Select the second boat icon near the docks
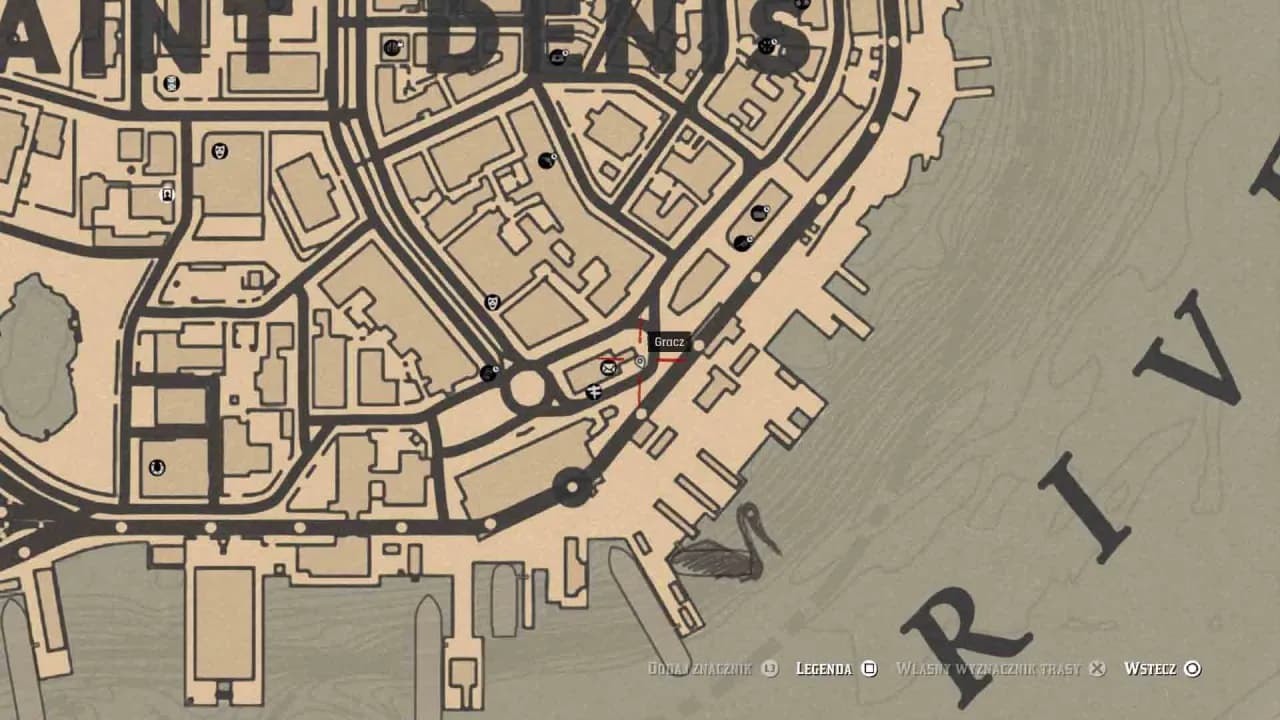 (x=740, y=240)
